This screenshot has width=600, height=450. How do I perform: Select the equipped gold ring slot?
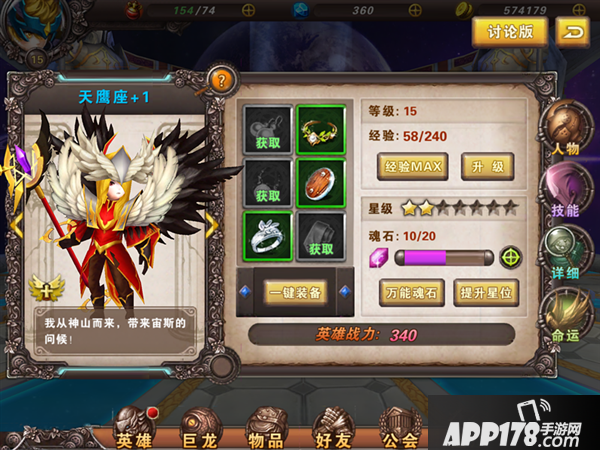[321, 129]
